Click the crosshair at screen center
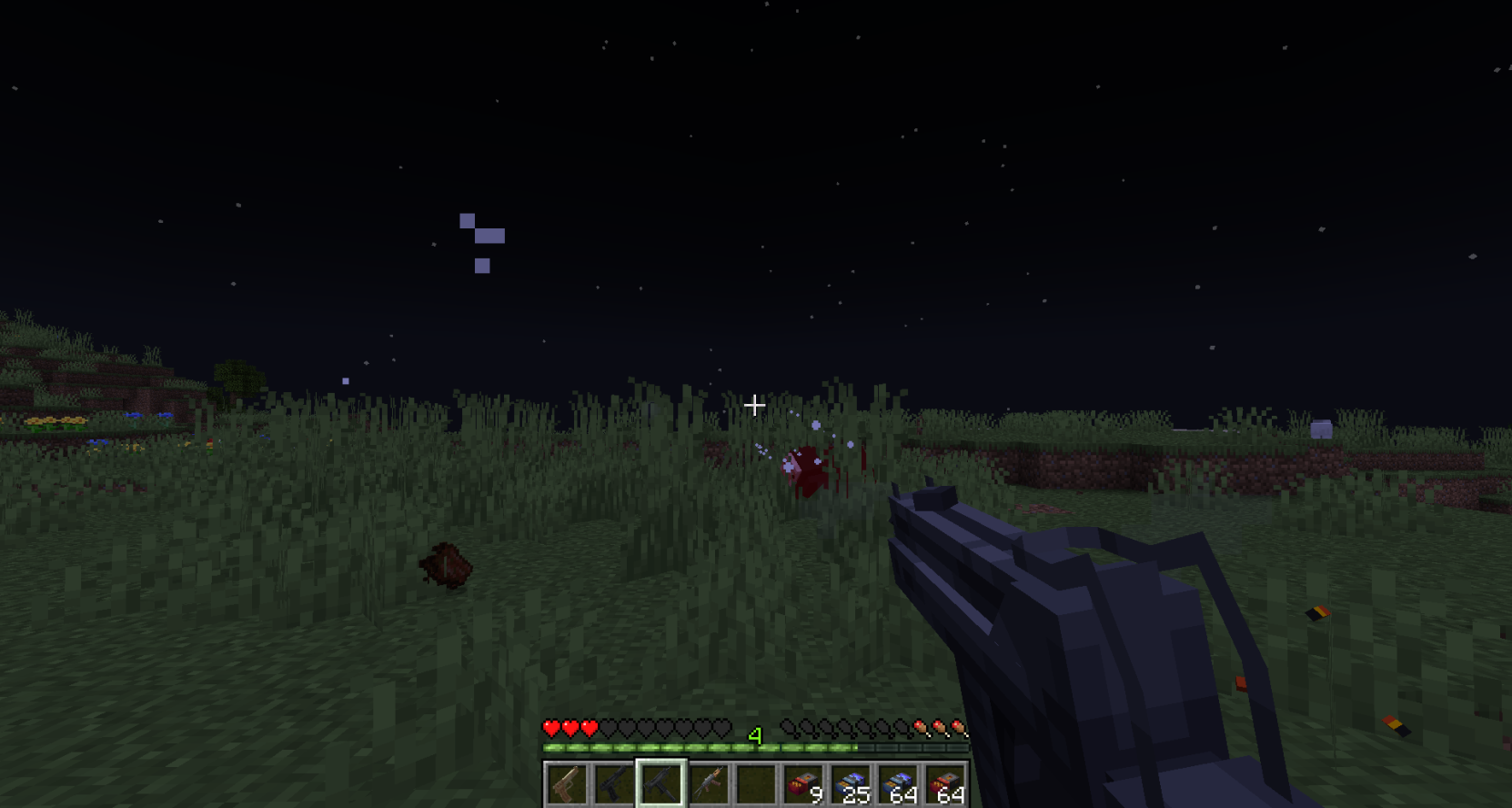1512x808 pixels. (x=755, y=404)
